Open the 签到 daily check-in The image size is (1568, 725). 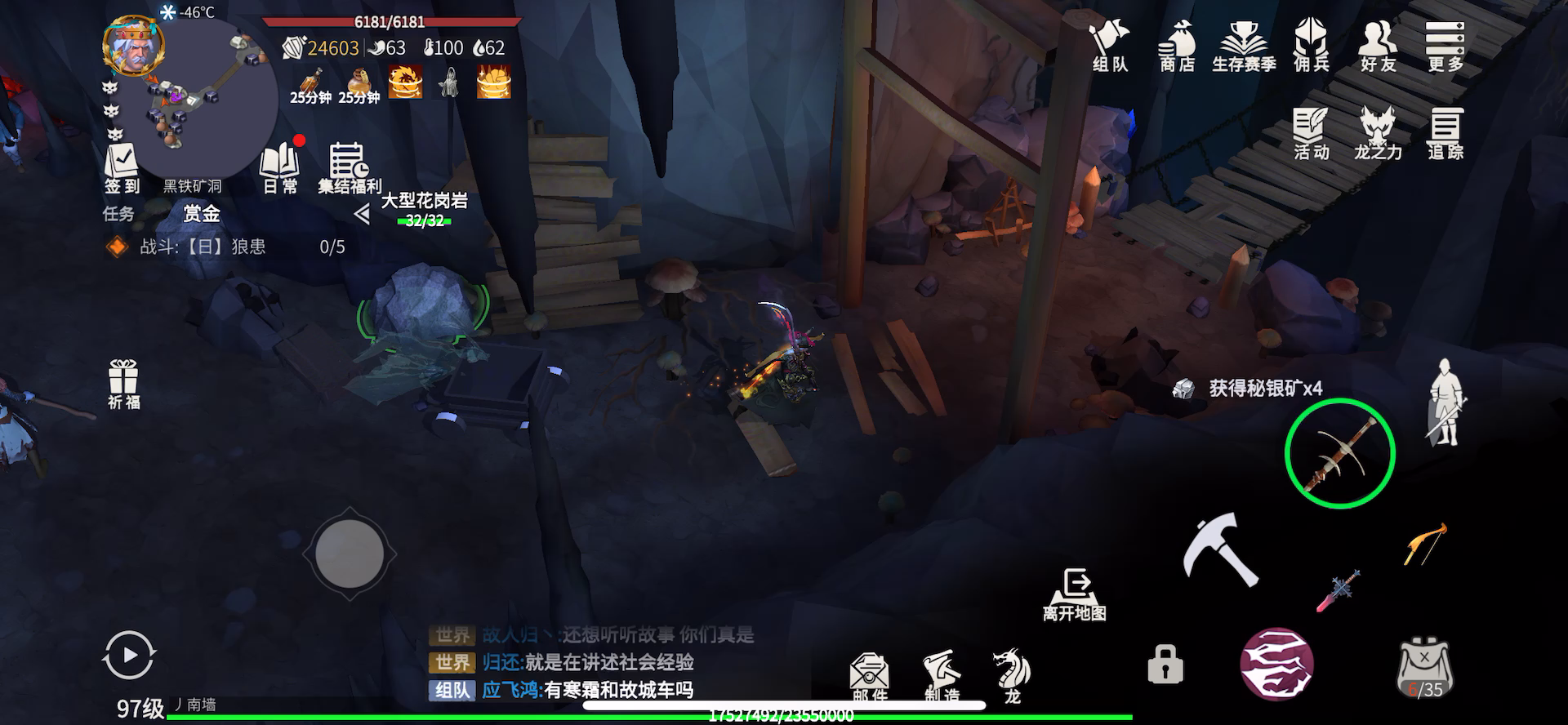tap(122, 168)
